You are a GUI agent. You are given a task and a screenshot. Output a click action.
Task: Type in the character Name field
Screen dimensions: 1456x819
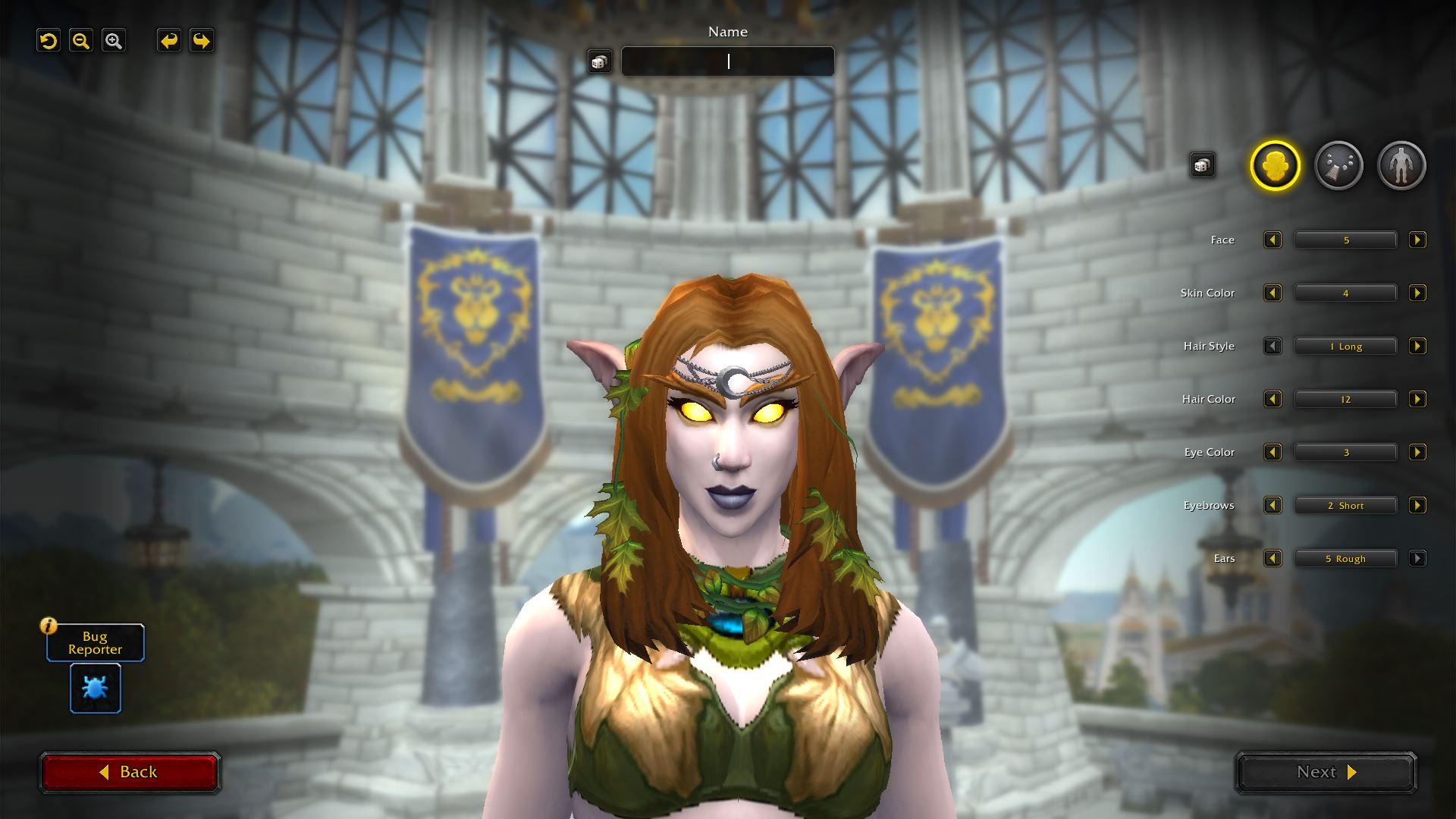pos(727,61)
